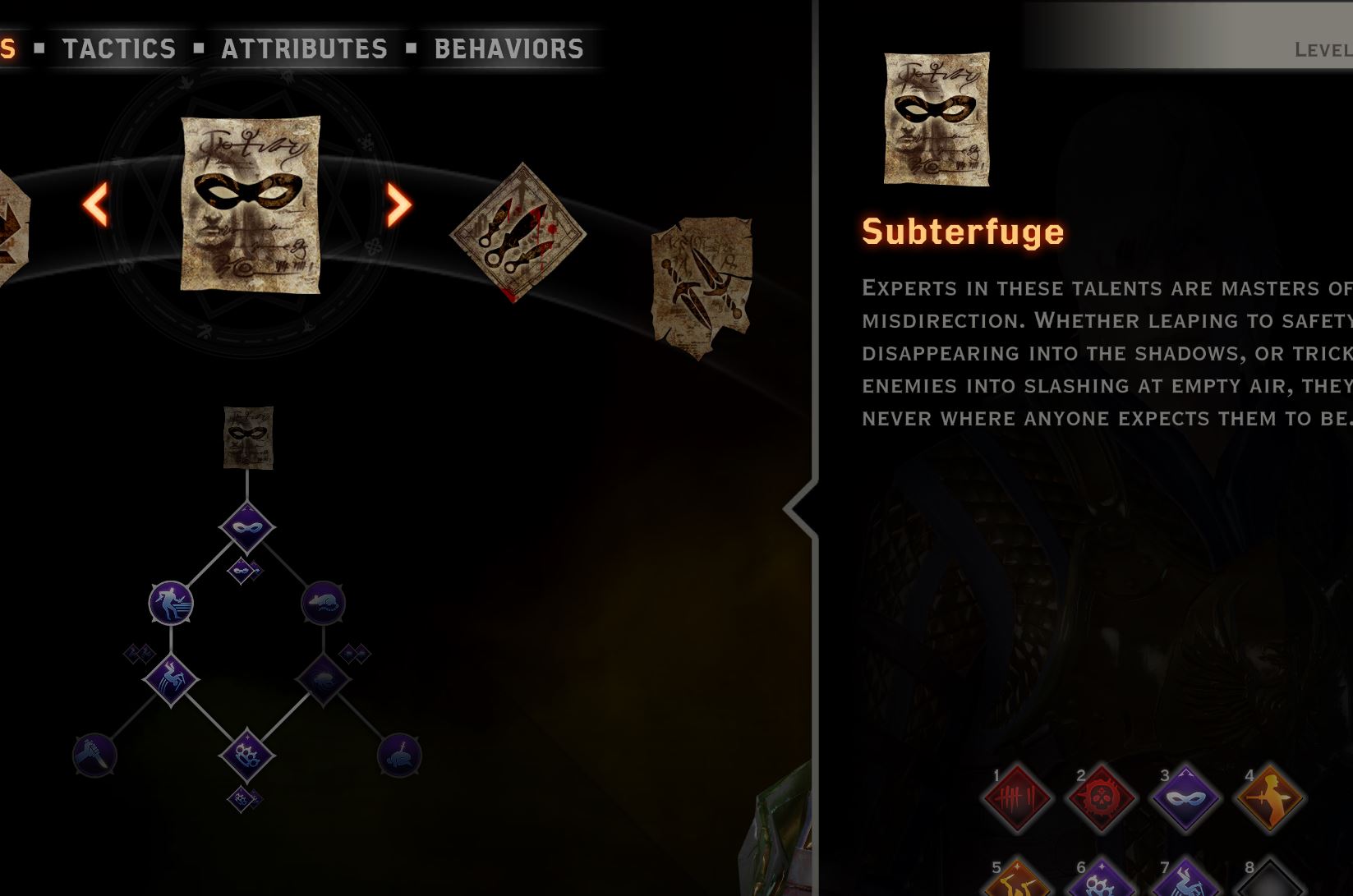Click hotbar slot 1 red tally marks ability
This screenshot has width=1353, height=896.
pyautogui.click(x=1017, y=798)
